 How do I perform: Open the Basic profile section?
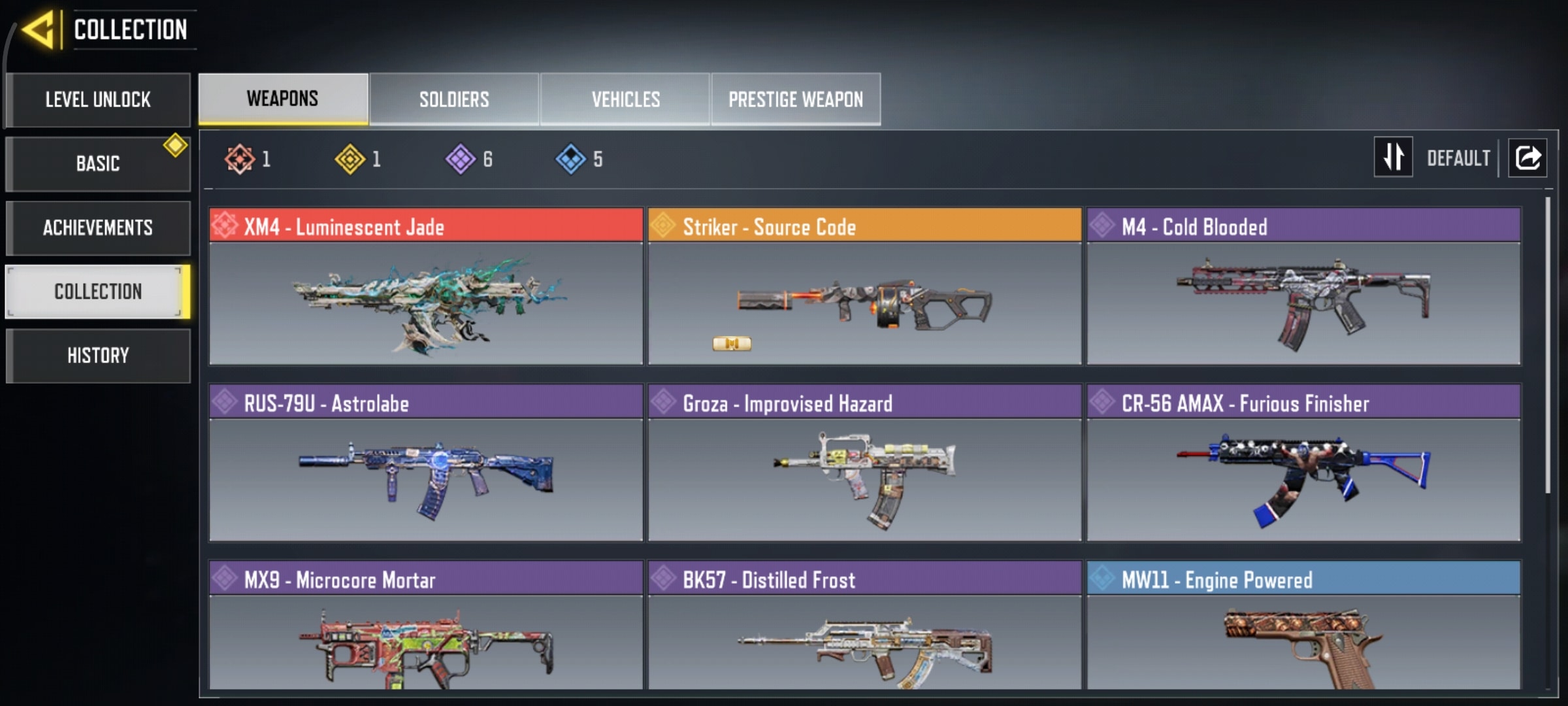pyautogui.click(x=98, y=163)
